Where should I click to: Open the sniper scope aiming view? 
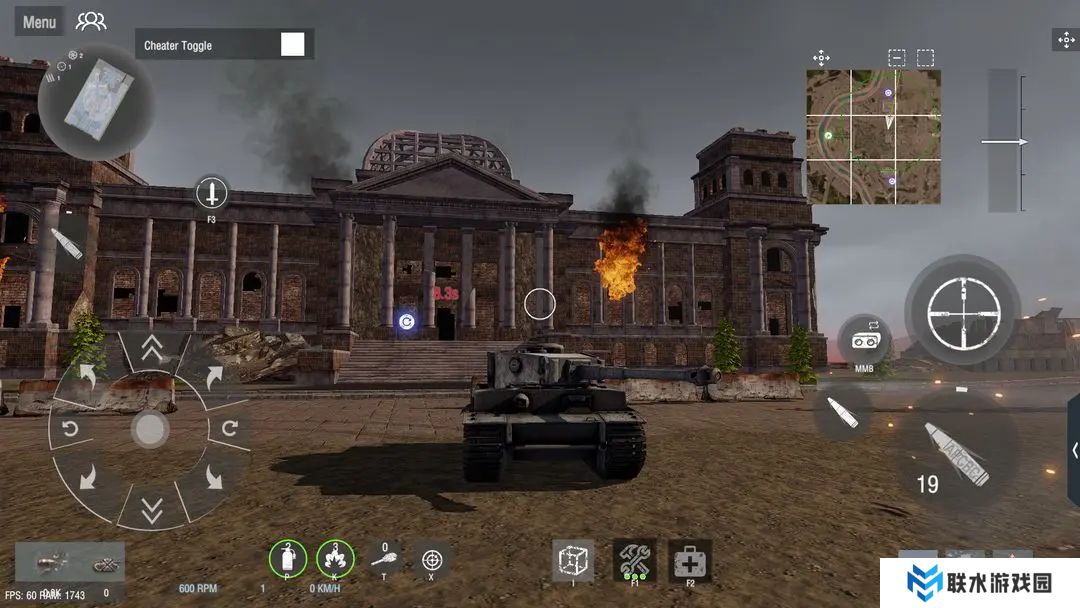962,310
